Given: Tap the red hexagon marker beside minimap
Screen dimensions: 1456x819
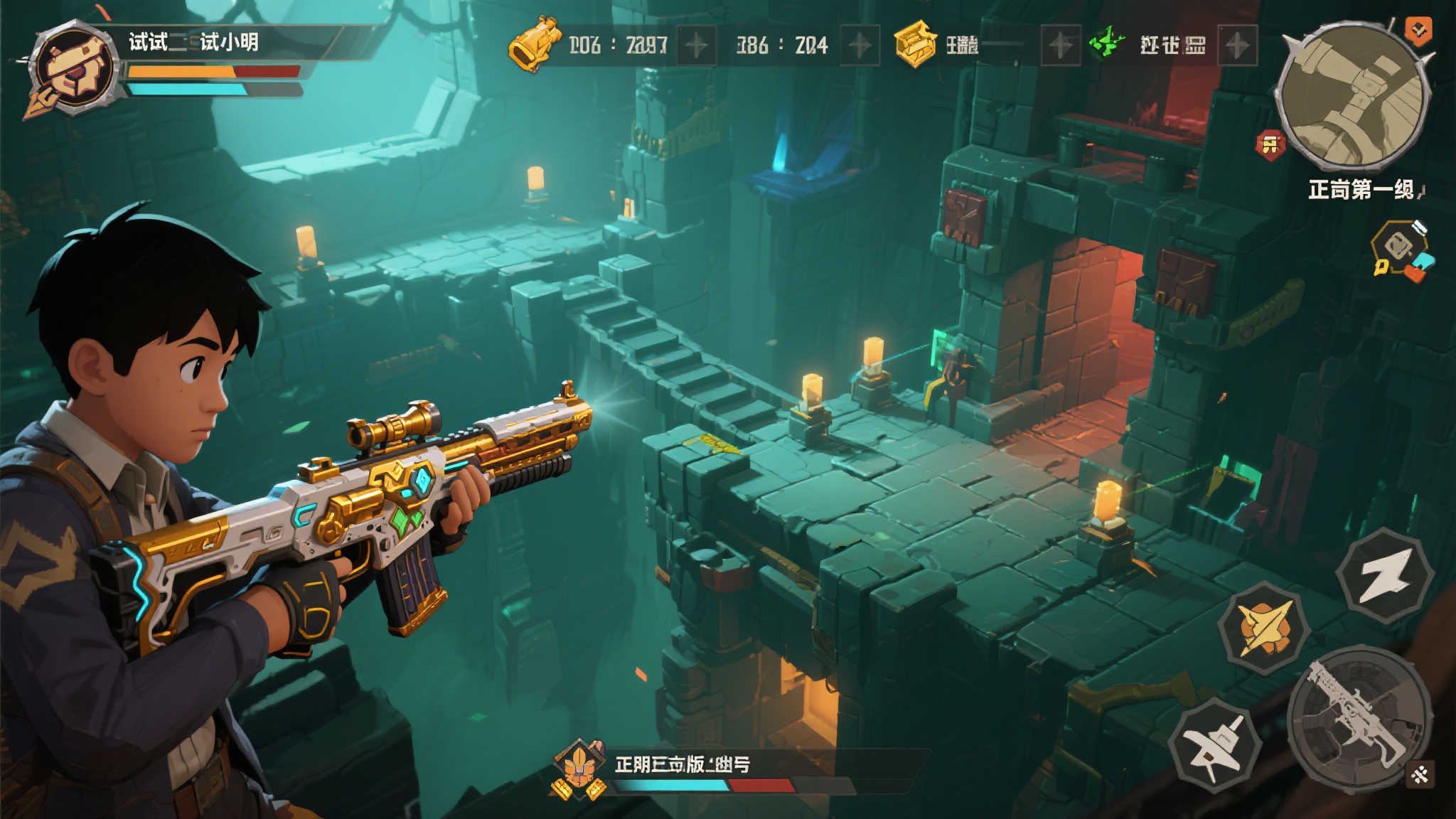Looking at the screenshot, I should (1270, 146).
